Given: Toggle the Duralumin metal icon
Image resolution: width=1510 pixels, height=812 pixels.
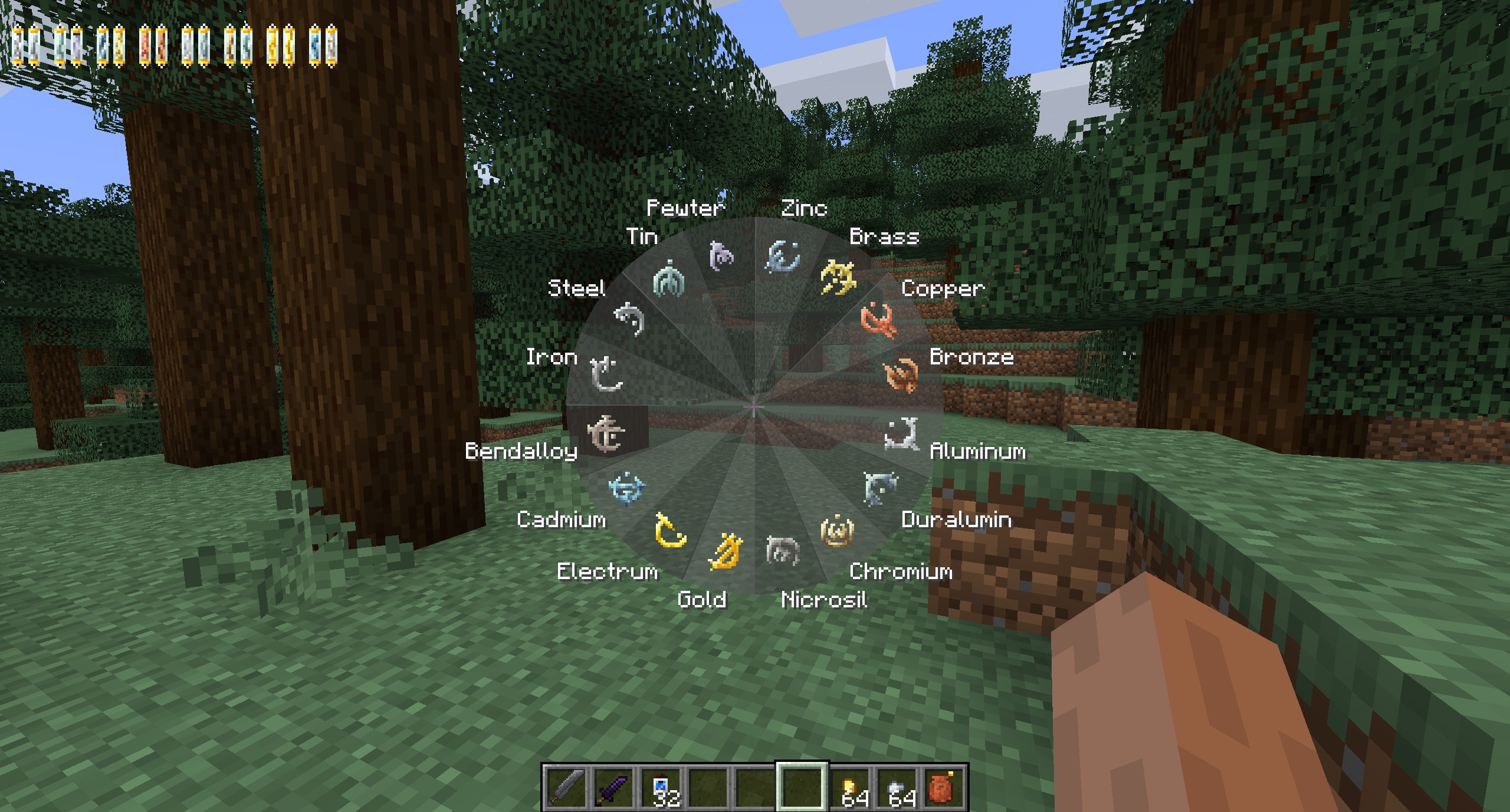Looking at the screenshot, I should point(880,488).
